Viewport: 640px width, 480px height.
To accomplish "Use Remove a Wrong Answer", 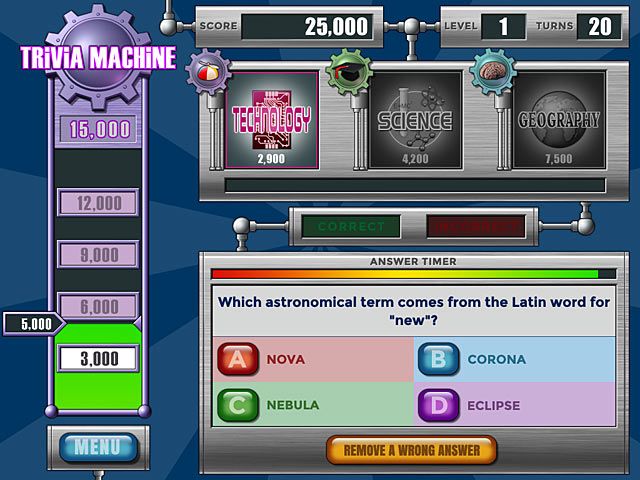I will (411, 450).
